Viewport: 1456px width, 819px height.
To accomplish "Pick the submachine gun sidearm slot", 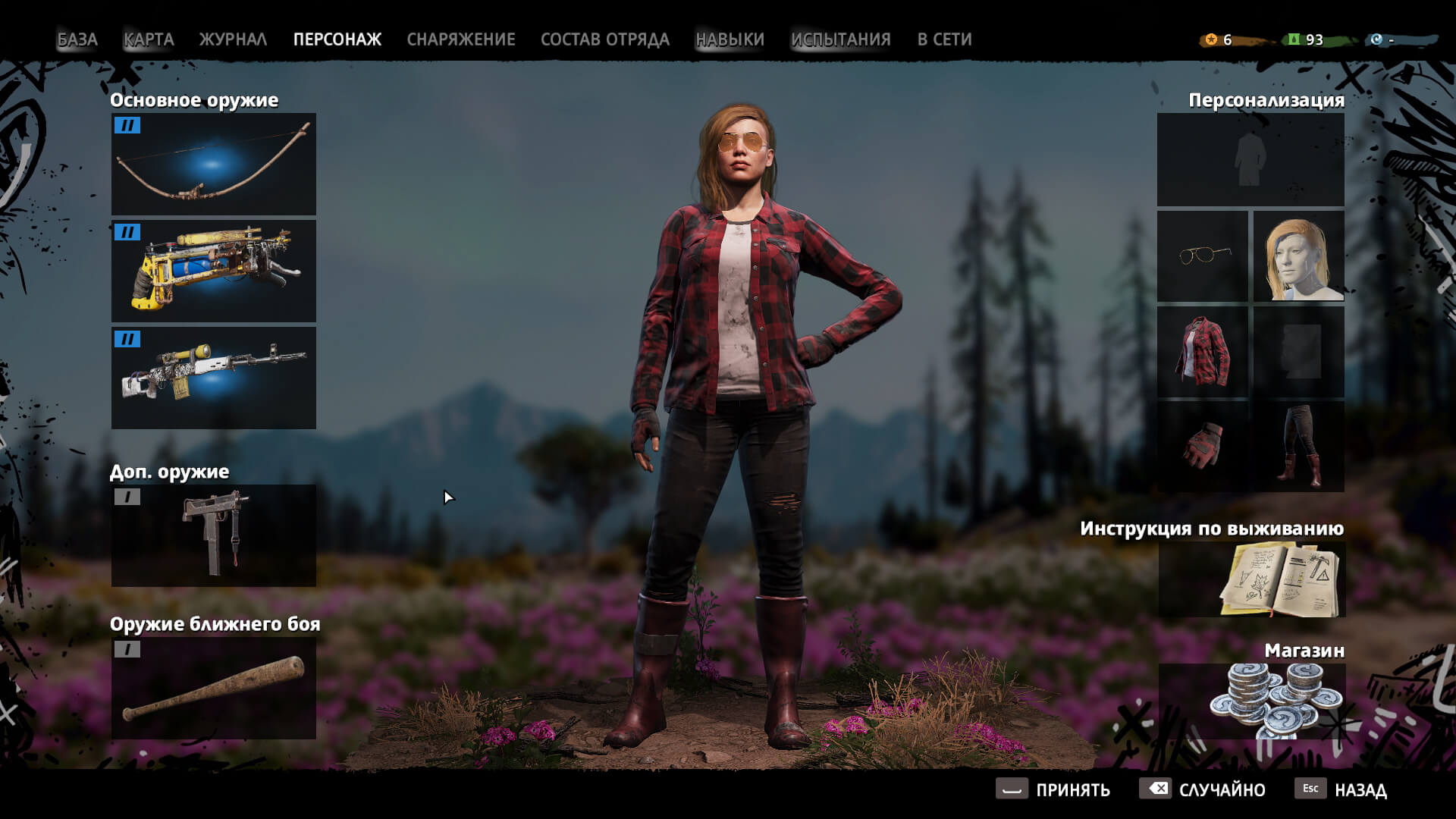I will 214,535.
